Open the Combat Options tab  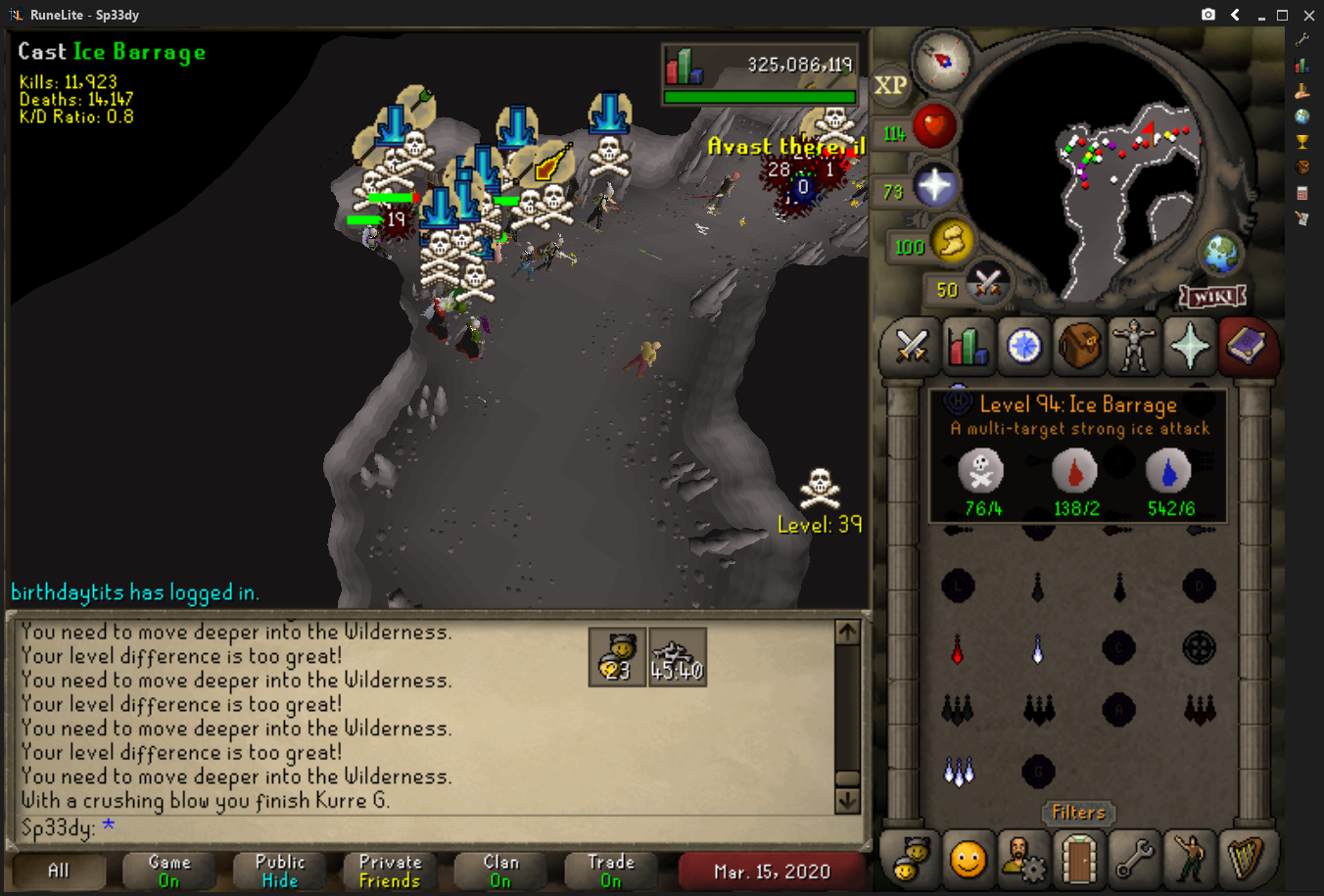912,347
